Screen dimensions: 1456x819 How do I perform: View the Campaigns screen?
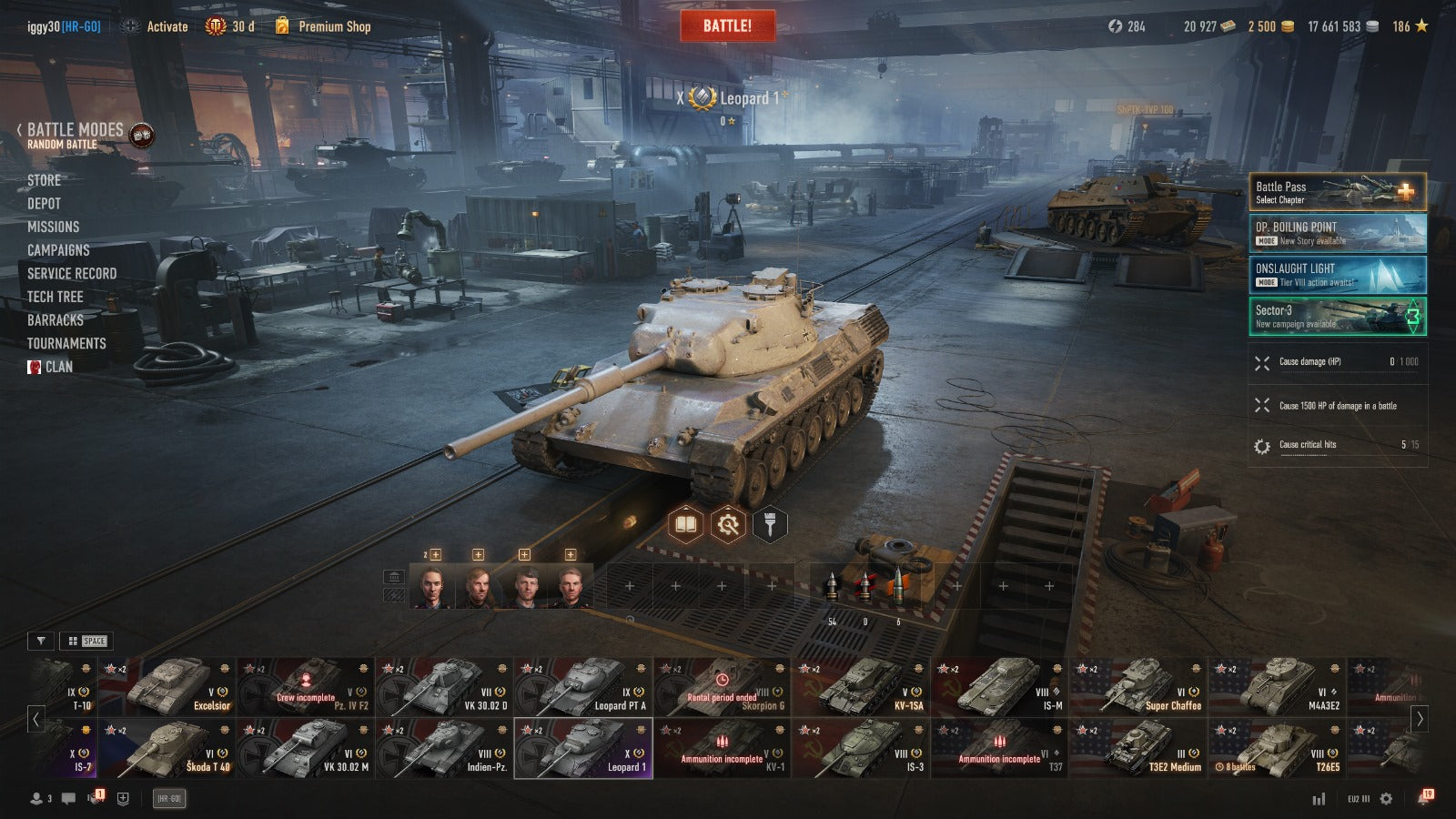click(58, 250)
